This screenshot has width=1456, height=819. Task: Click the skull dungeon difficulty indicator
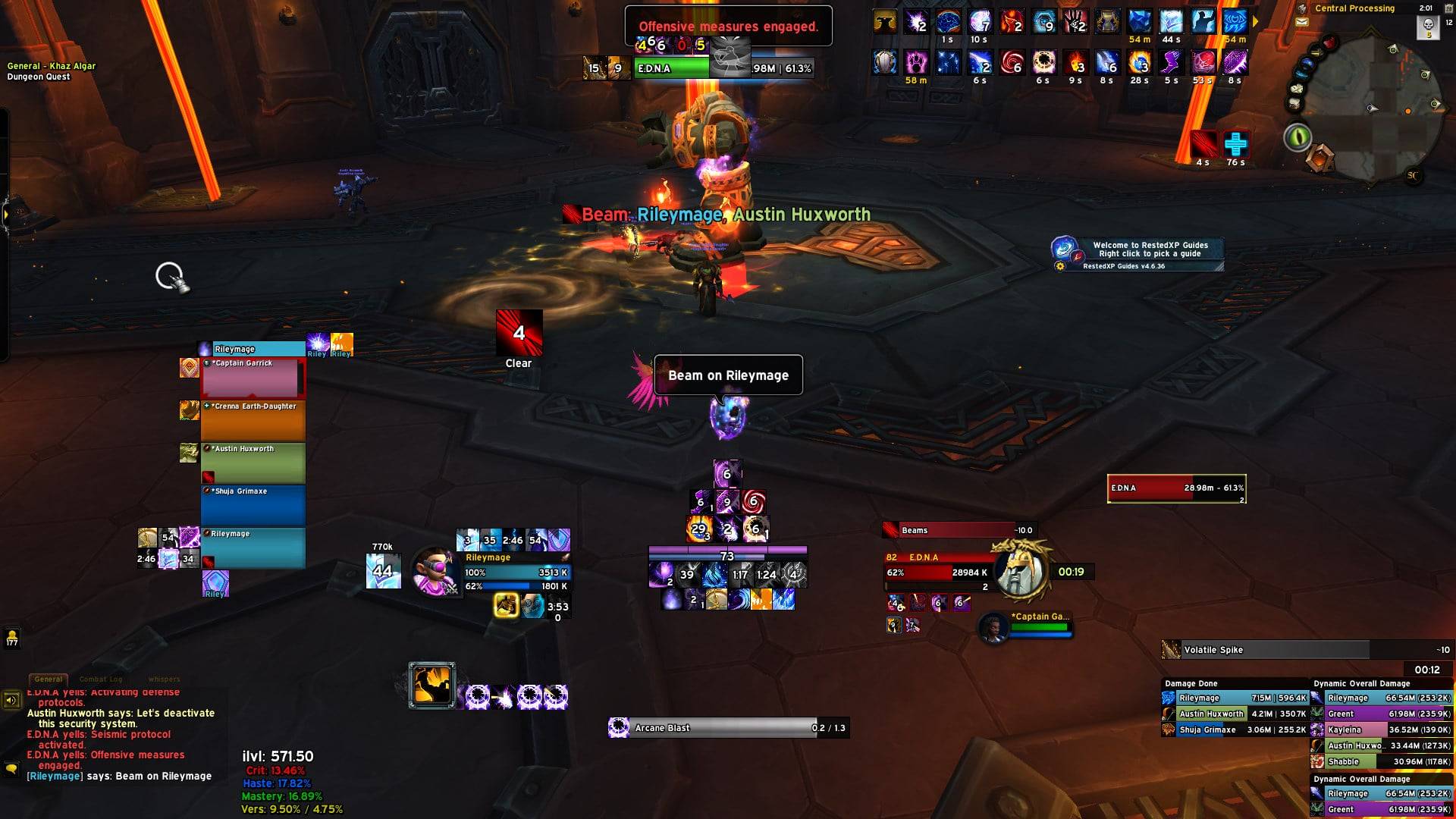1428,27
